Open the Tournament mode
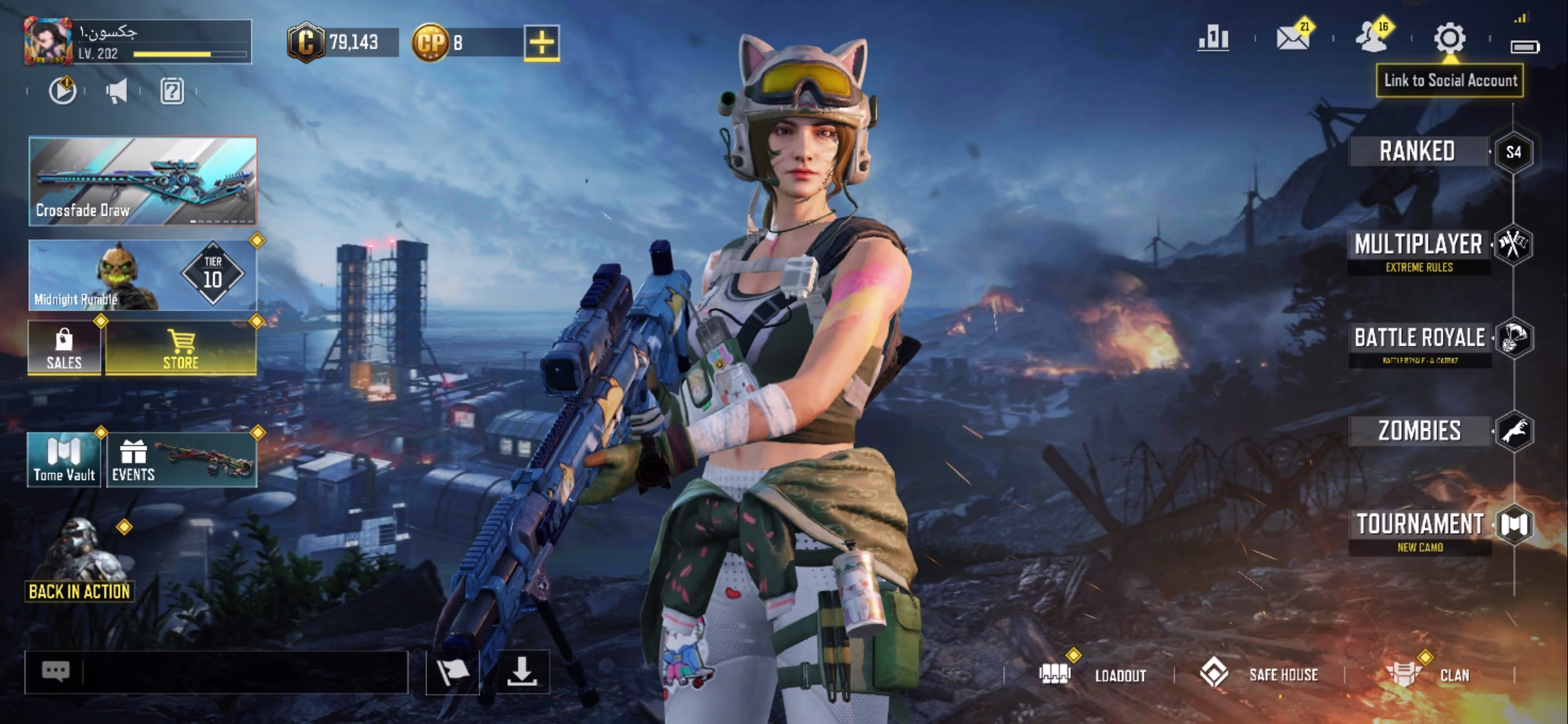This screenshot has height=724, width=1568. (x=1420, y=525)
